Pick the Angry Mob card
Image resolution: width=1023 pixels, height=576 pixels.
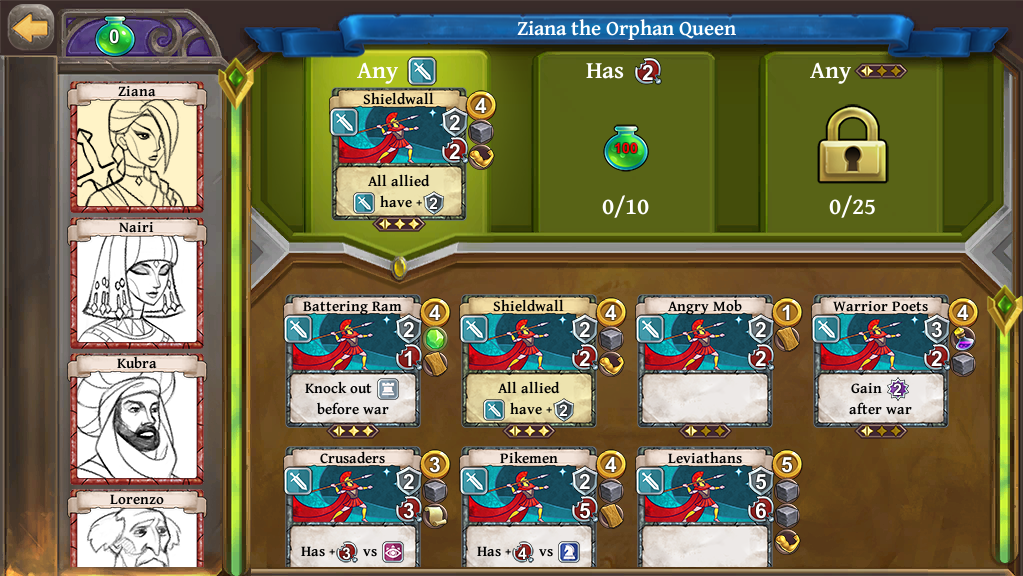click(704, 361)
